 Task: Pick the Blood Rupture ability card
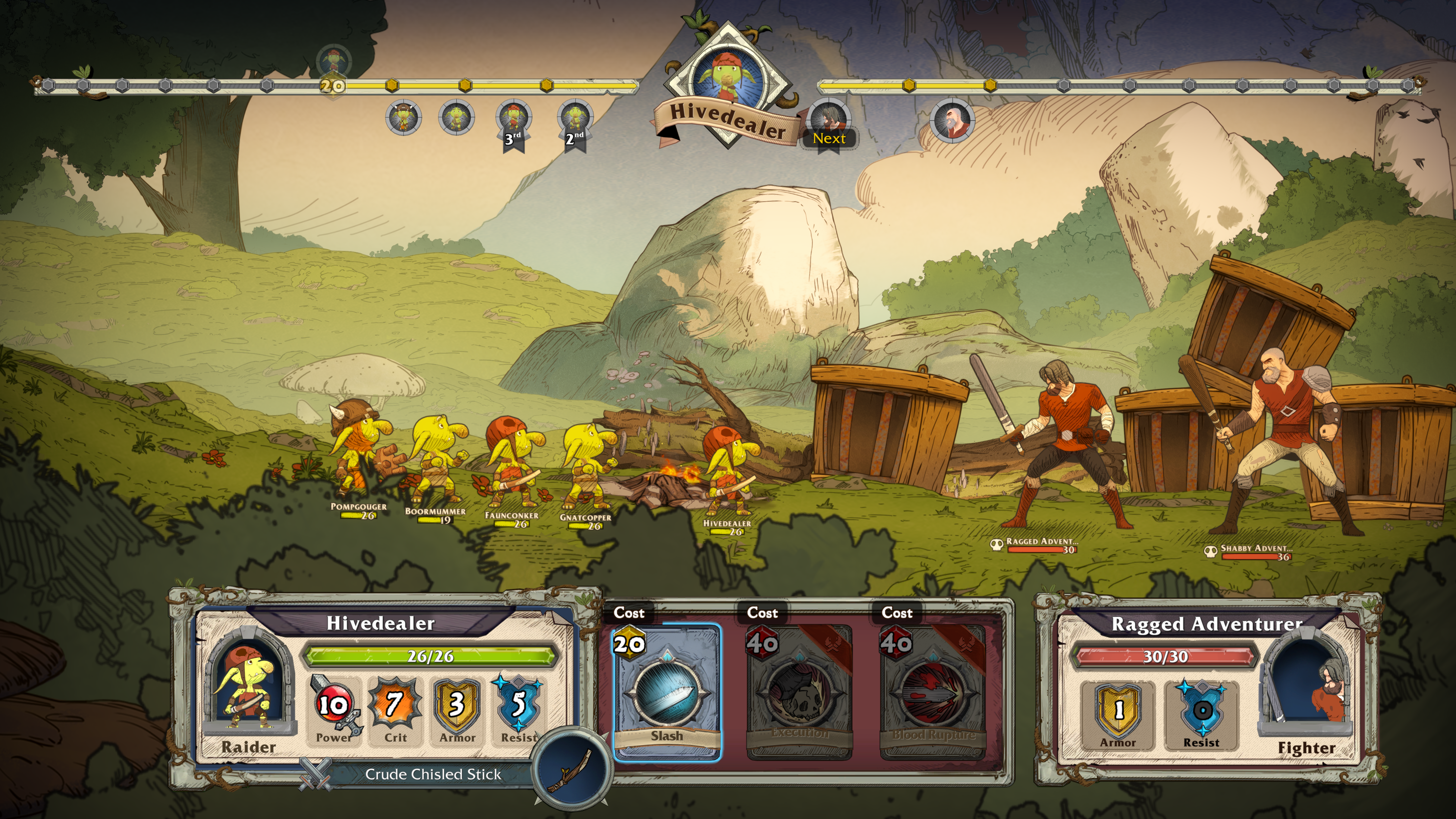(933, 693)
